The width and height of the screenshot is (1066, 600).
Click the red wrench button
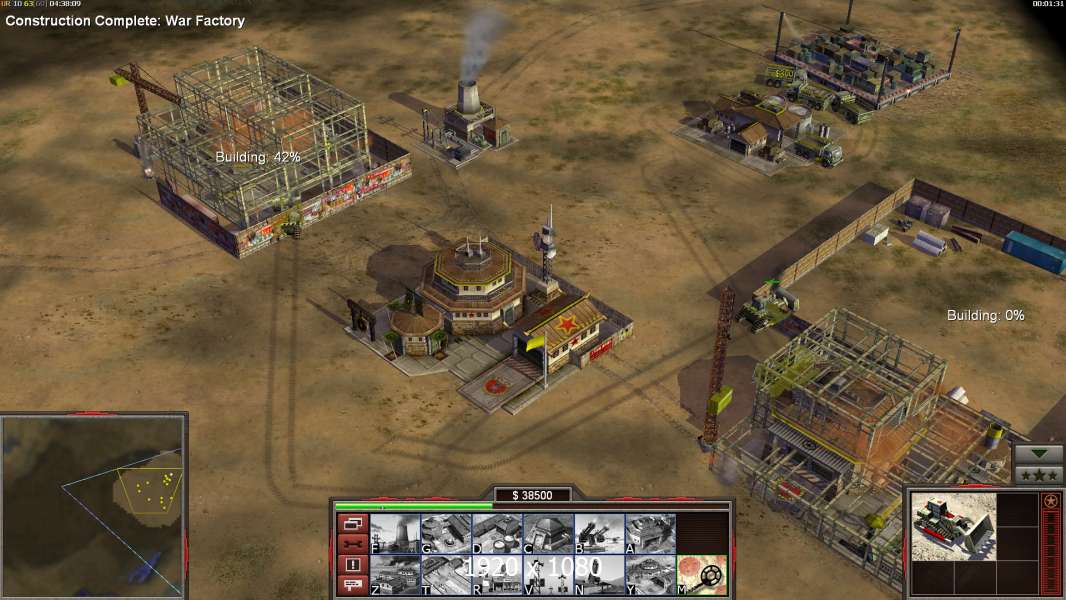click(x=352, y=544)
